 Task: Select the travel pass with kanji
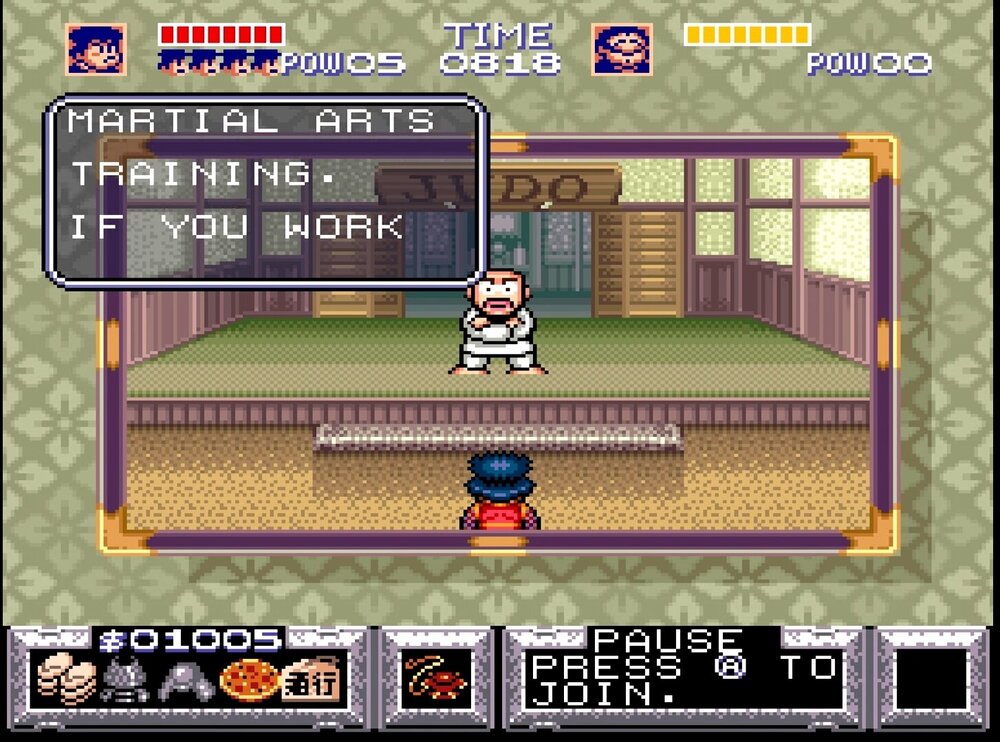(x=311, y=680)
